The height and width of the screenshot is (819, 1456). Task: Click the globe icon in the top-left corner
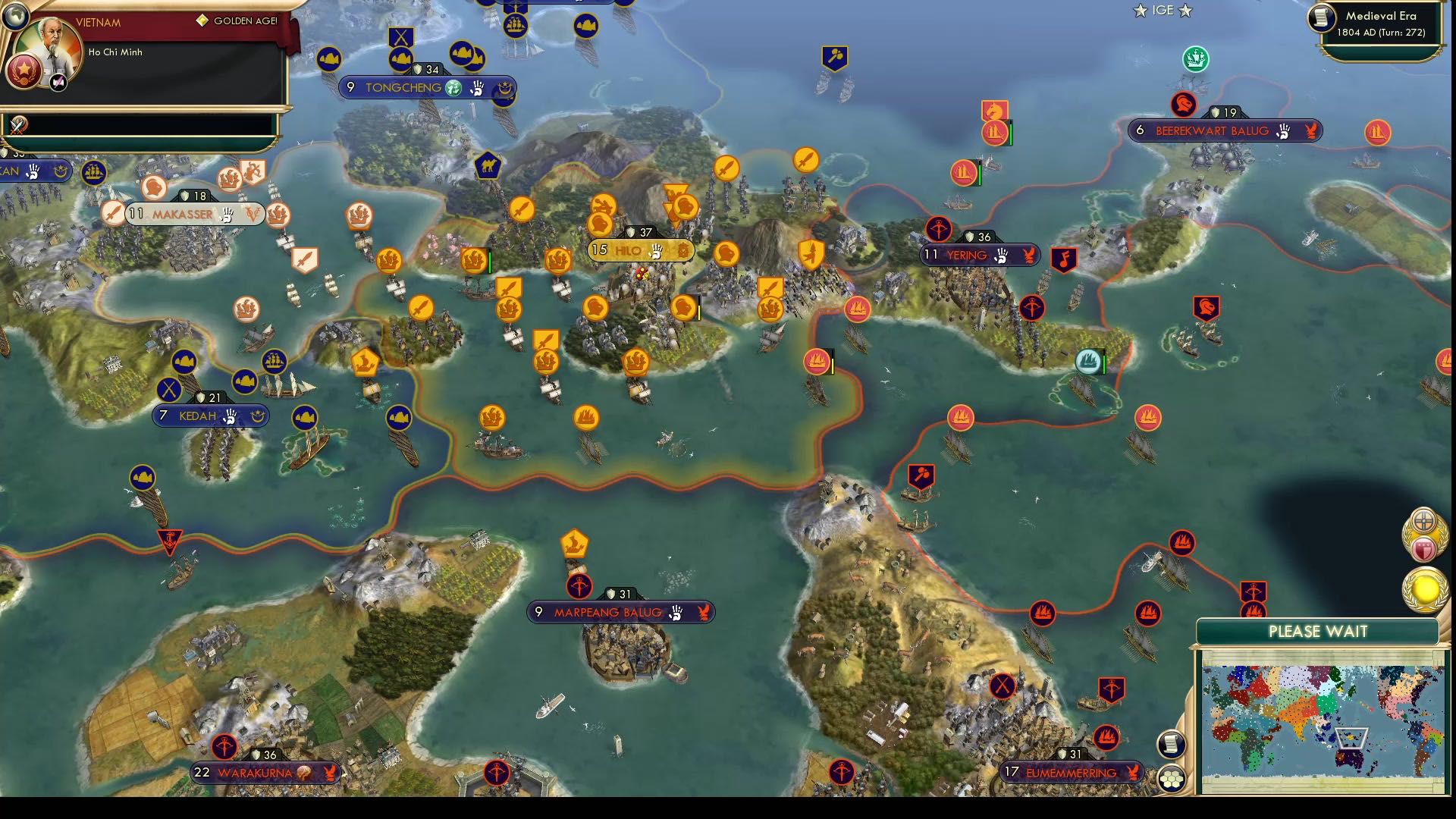click(x=15, y=15)
